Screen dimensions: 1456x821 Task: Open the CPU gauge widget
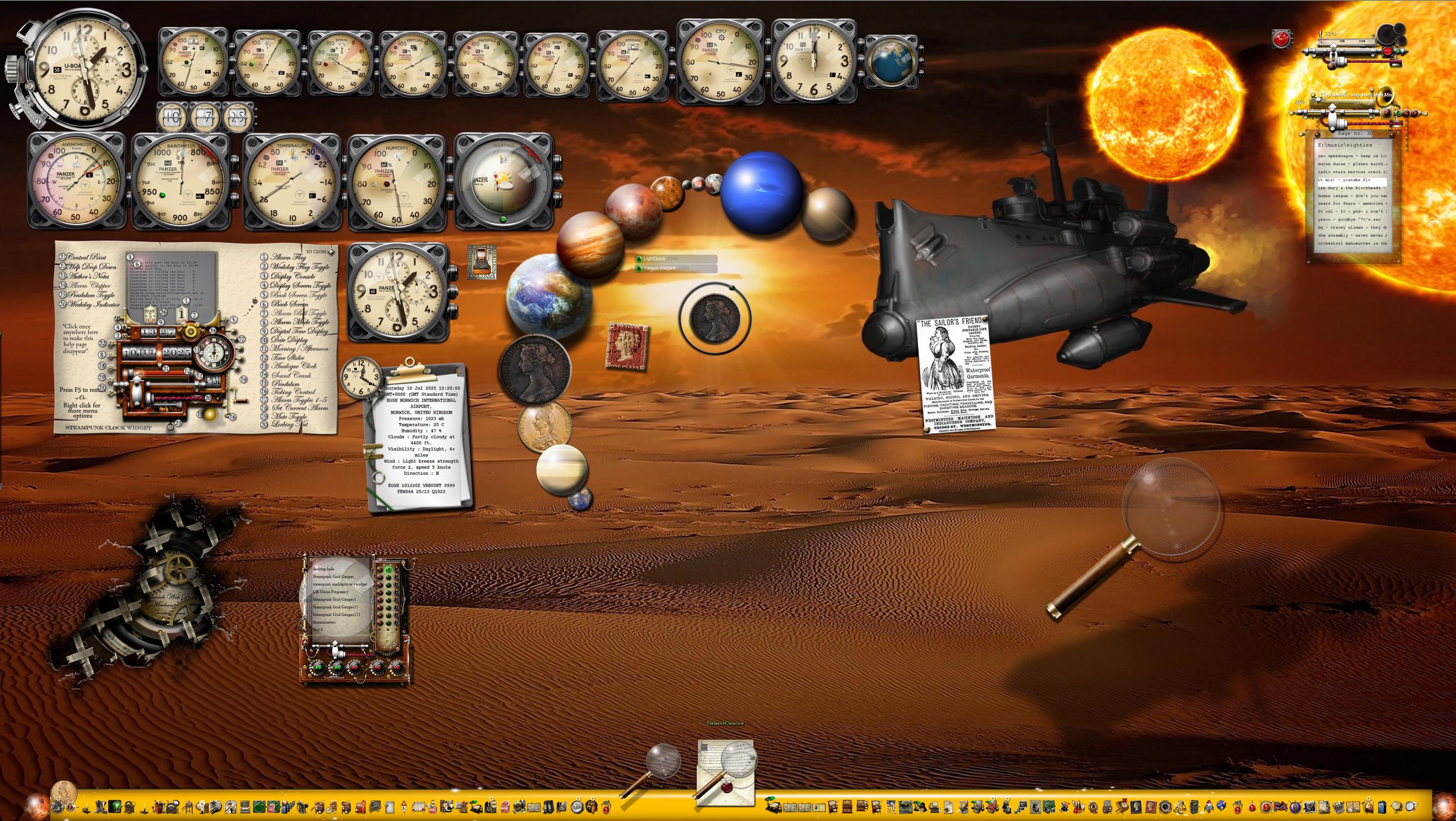[720, 62]
